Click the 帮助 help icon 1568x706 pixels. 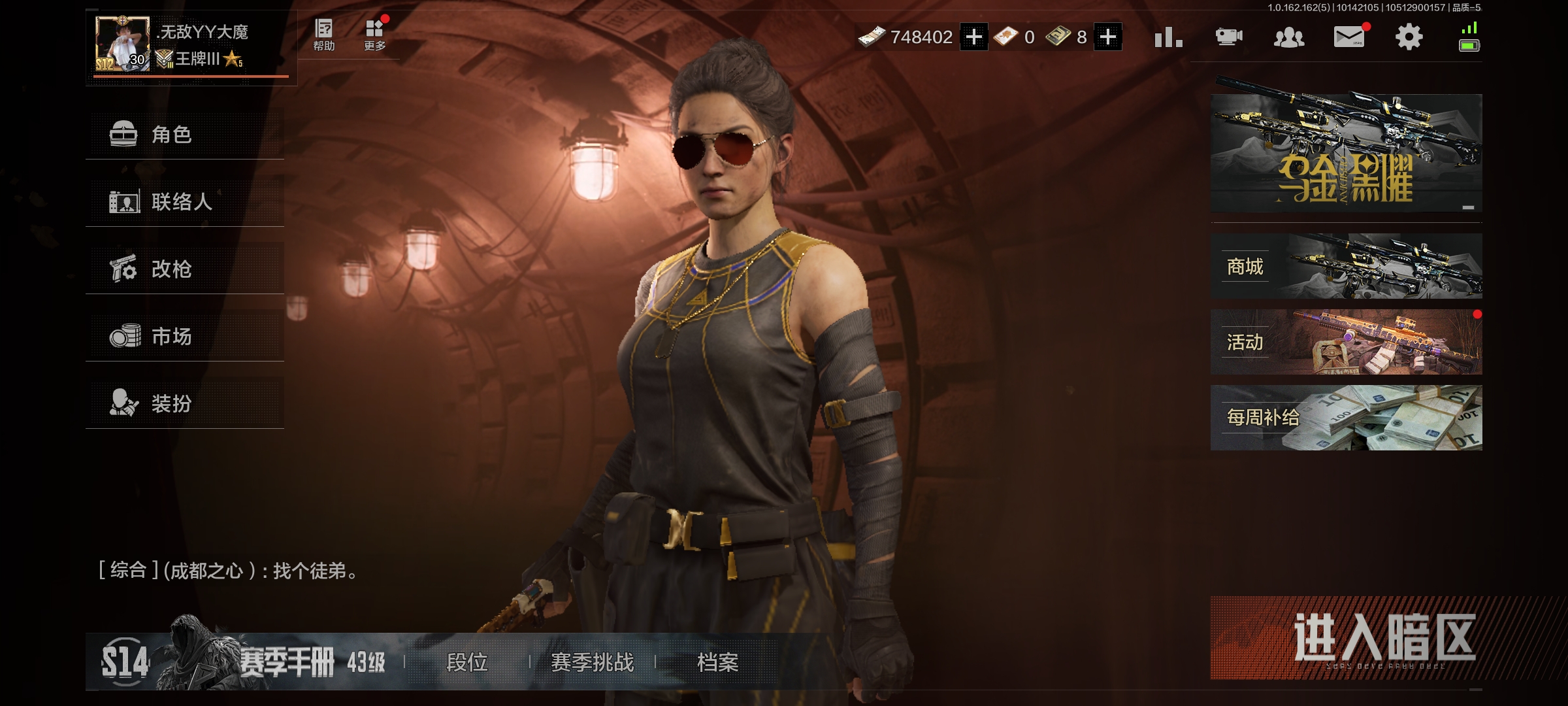pyautogui.click(x=324, y=35)
